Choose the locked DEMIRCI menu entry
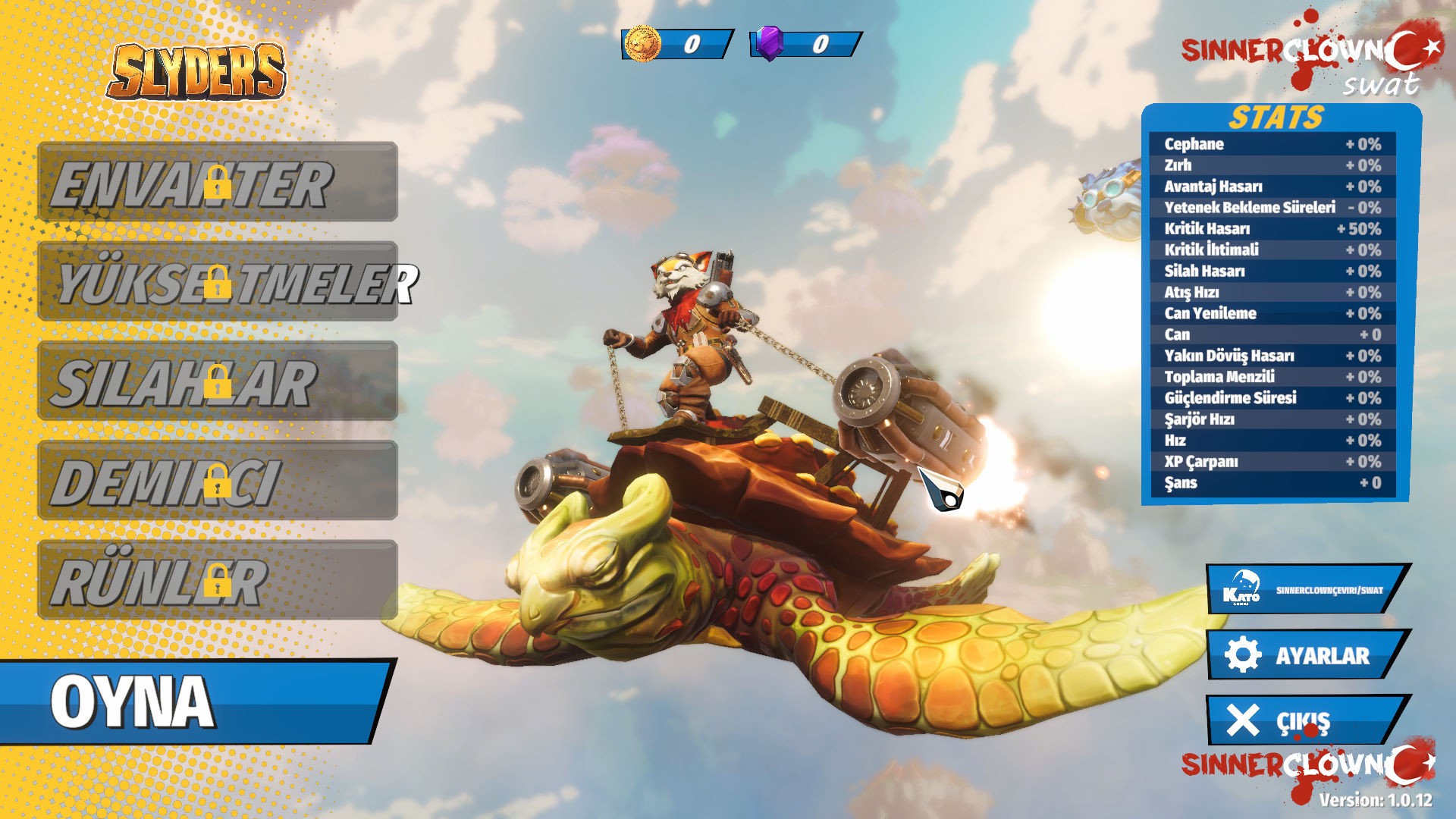This screenshot has width=1456, height=819. 218,480
